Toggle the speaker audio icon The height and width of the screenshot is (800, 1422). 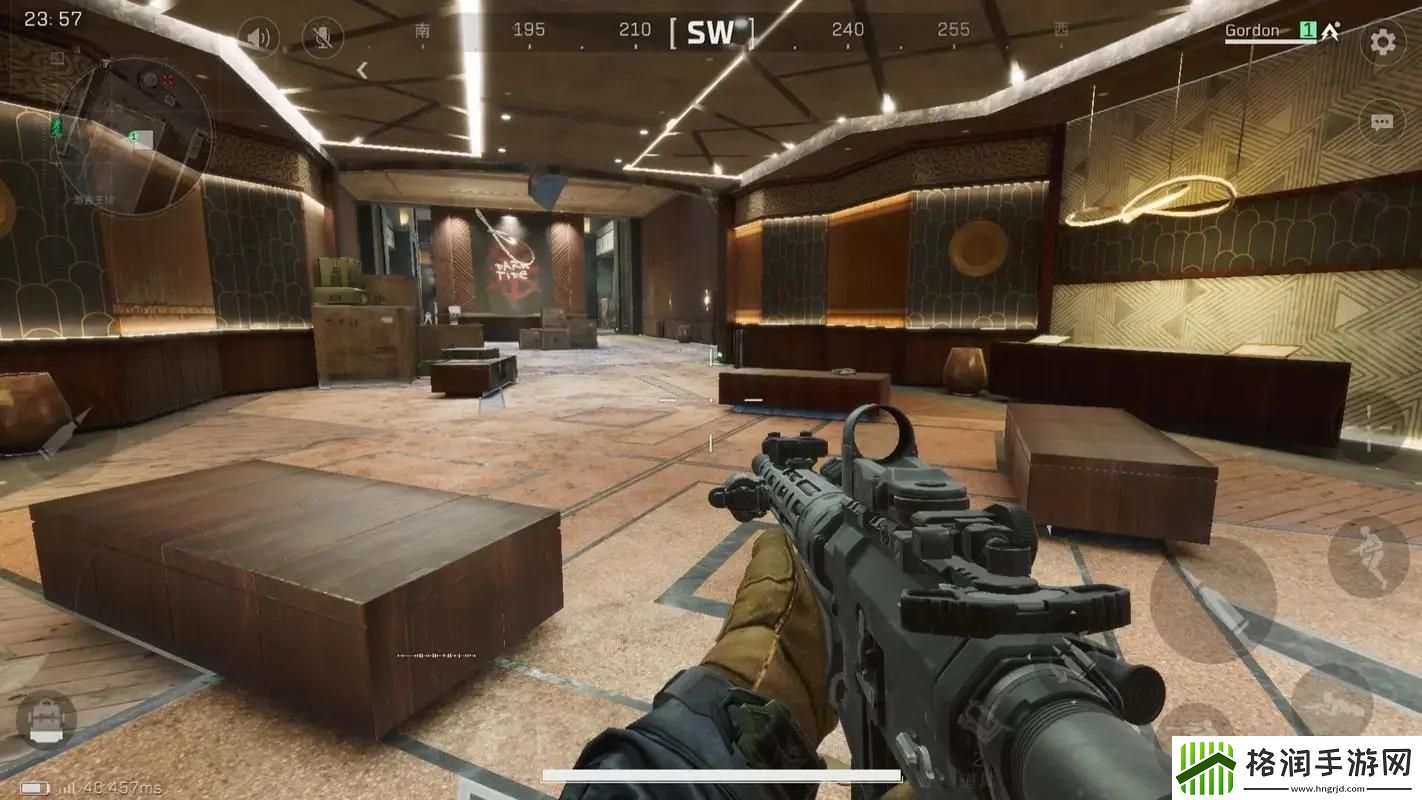tap(258, 39)
